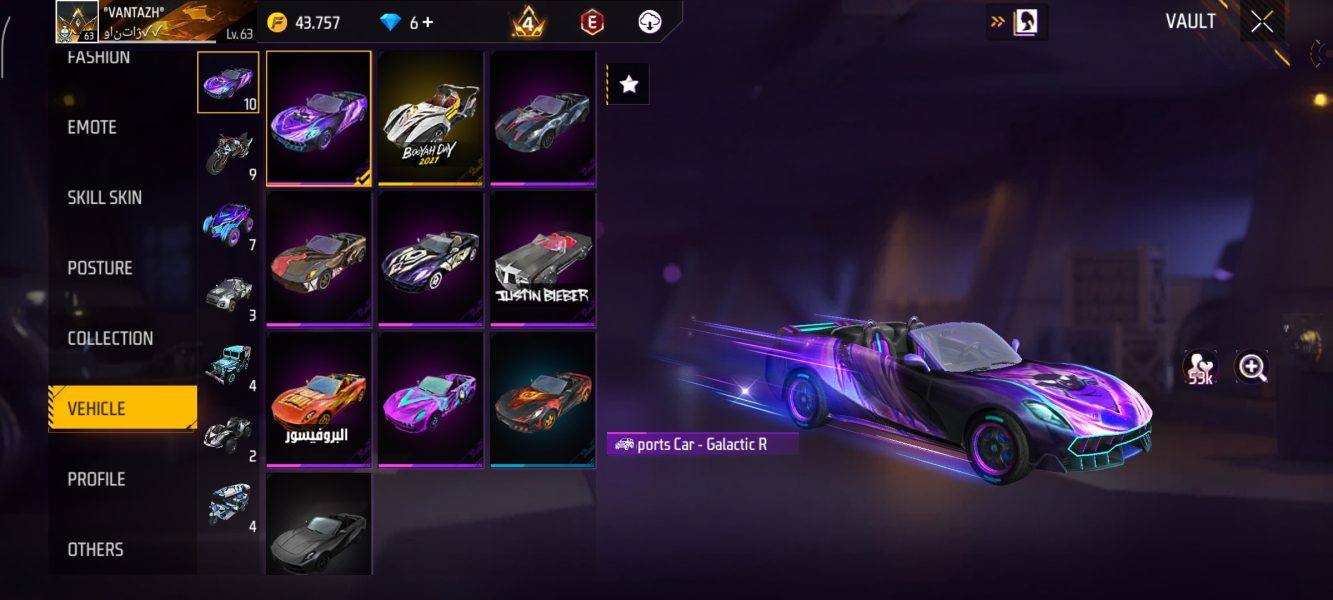Screen dimensions: 1333x600
Task: Show the motorcycle vehicle type skins
Action: (x=228, y=153)
